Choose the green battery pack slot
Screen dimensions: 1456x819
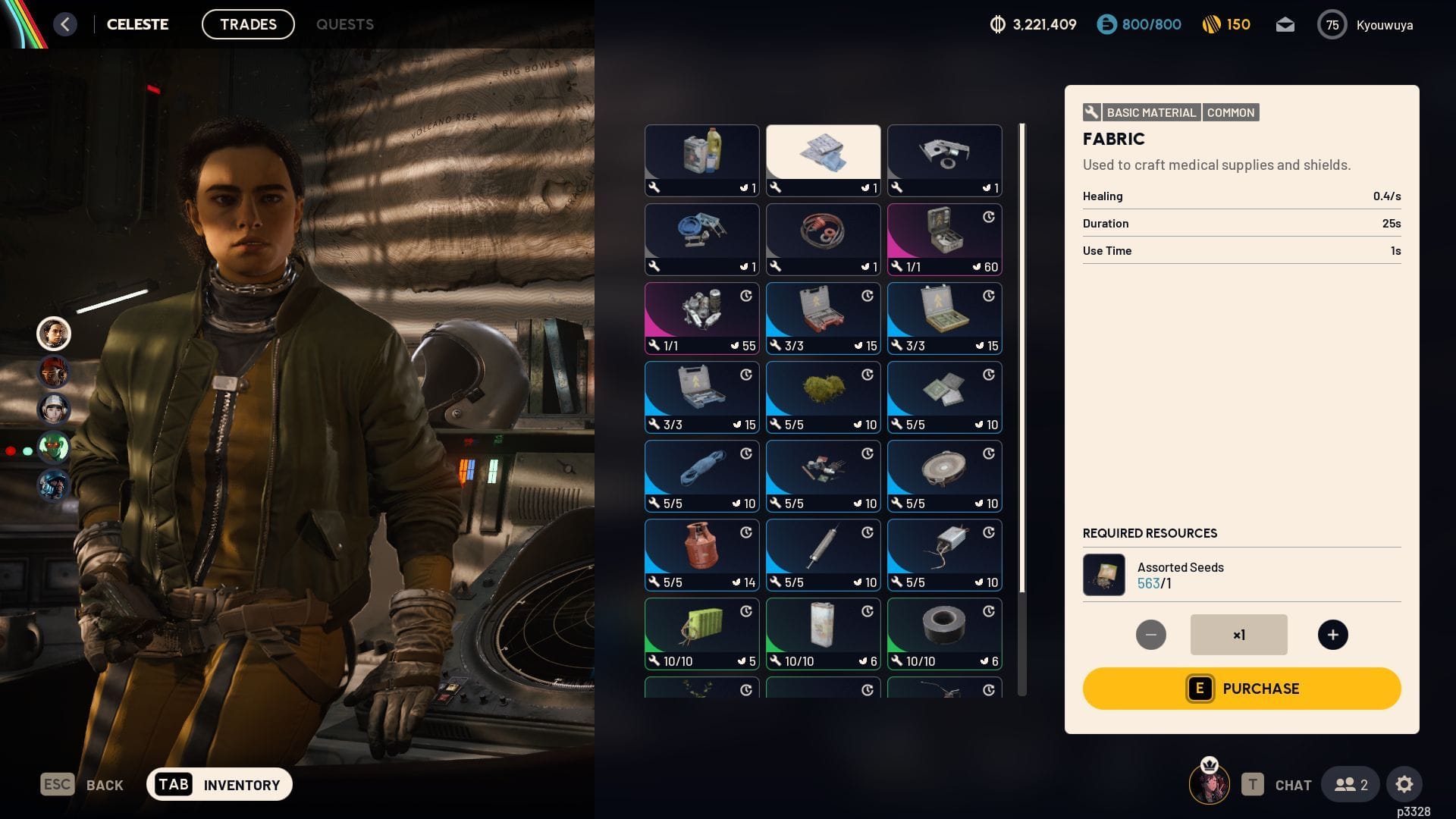click(701, 633)
